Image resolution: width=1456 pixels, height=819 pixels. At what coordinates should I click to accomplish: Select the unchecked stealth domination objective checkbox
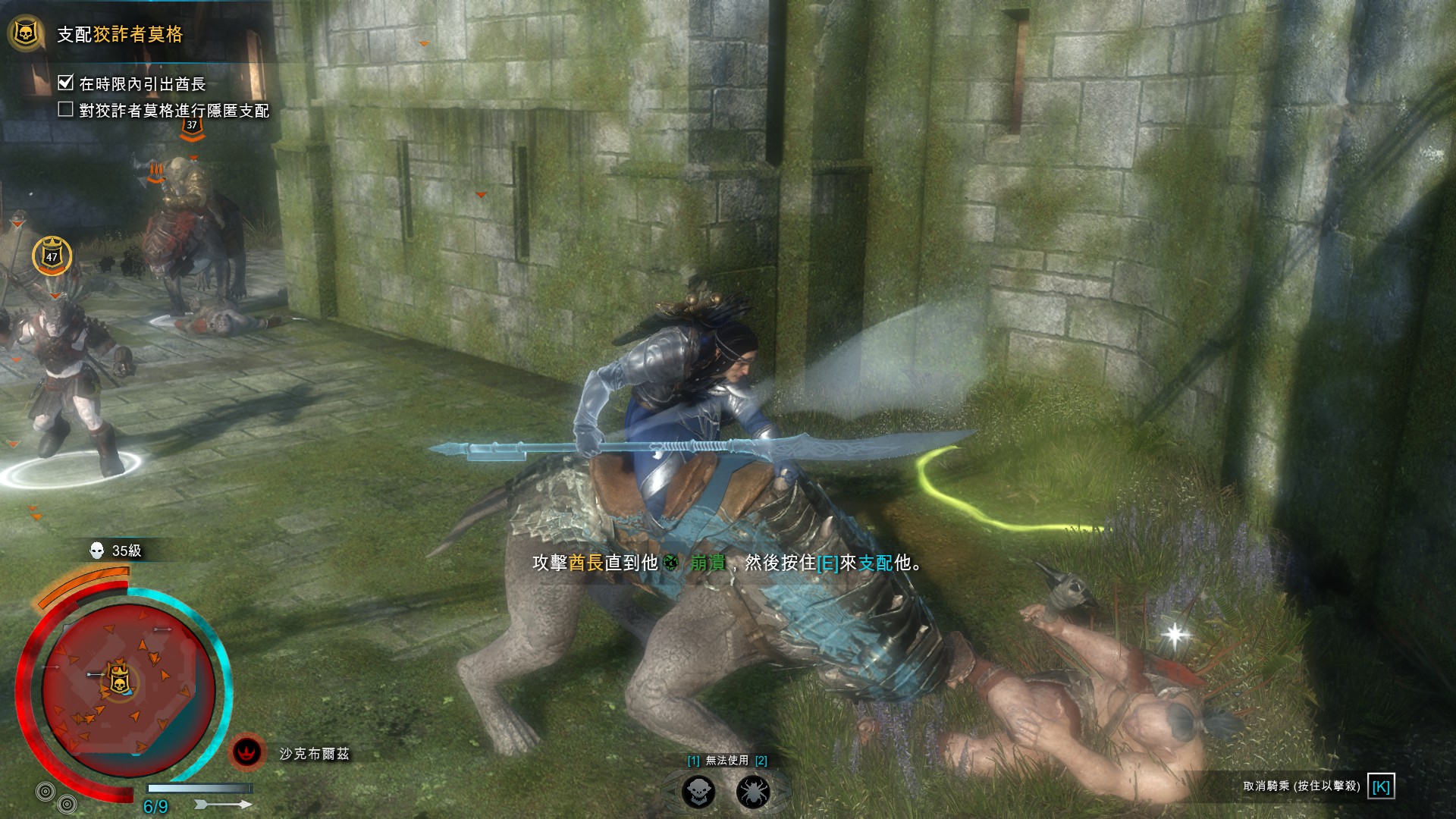click(66, 110)
